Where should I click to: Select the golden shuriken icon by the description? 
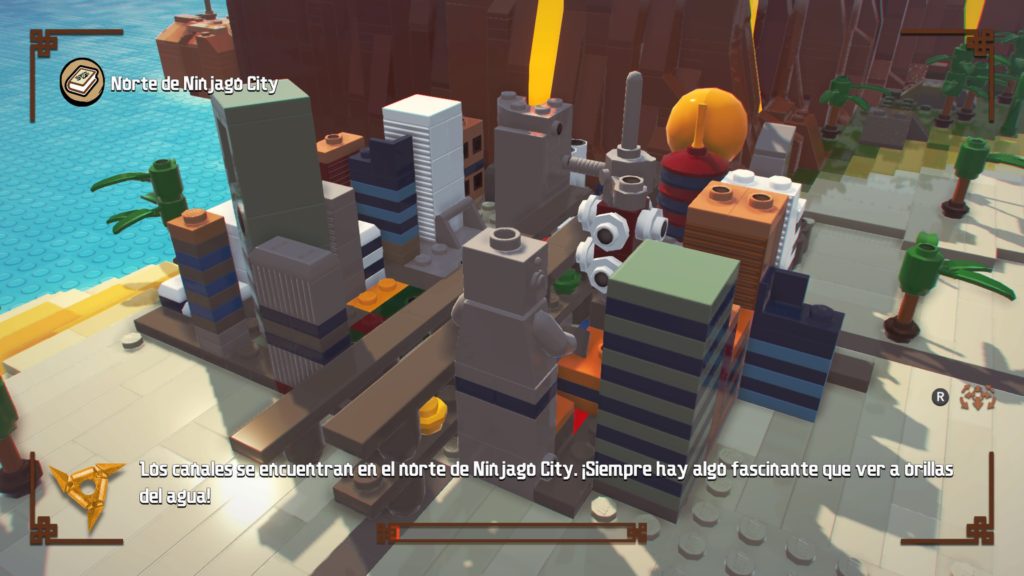87,489
